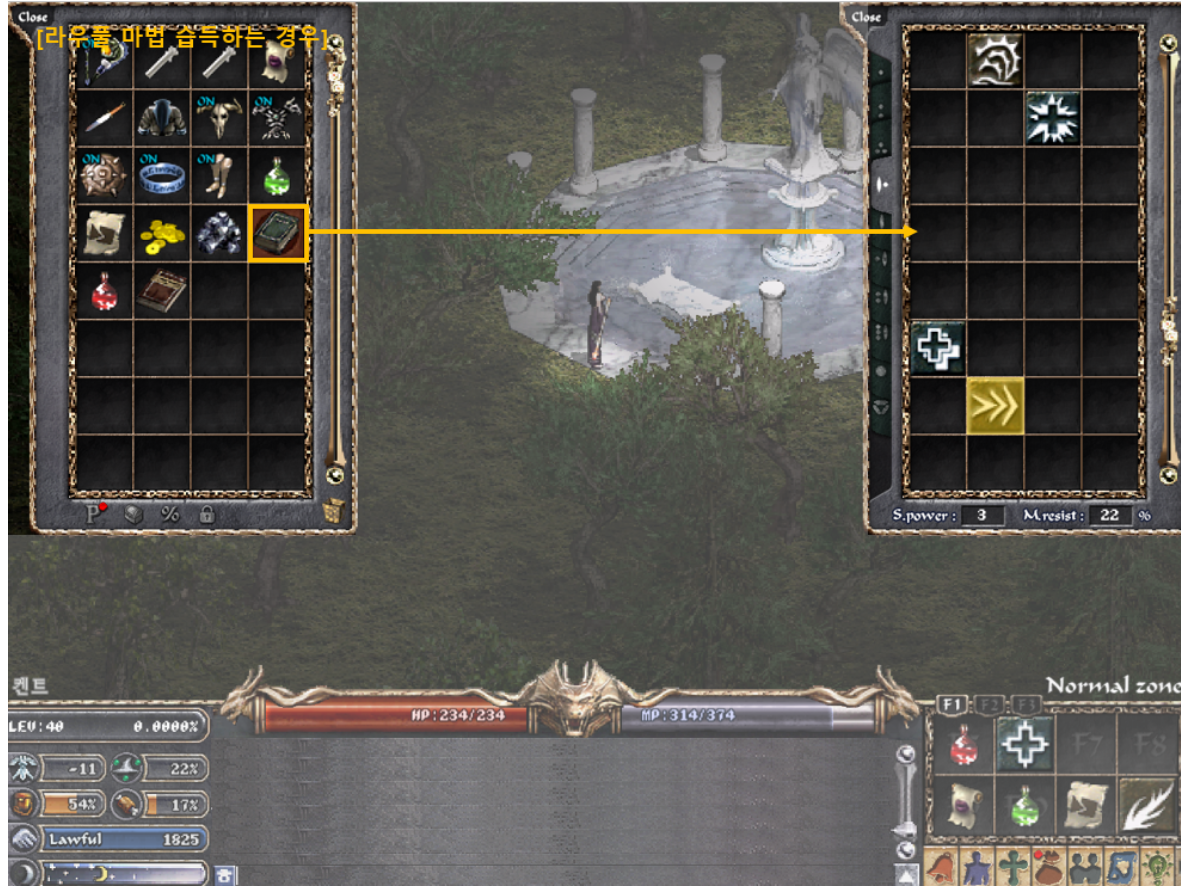The width and height of the screenshot is (1181, 886).
Task: Select the red potion in the inventory
Action: 104,292
